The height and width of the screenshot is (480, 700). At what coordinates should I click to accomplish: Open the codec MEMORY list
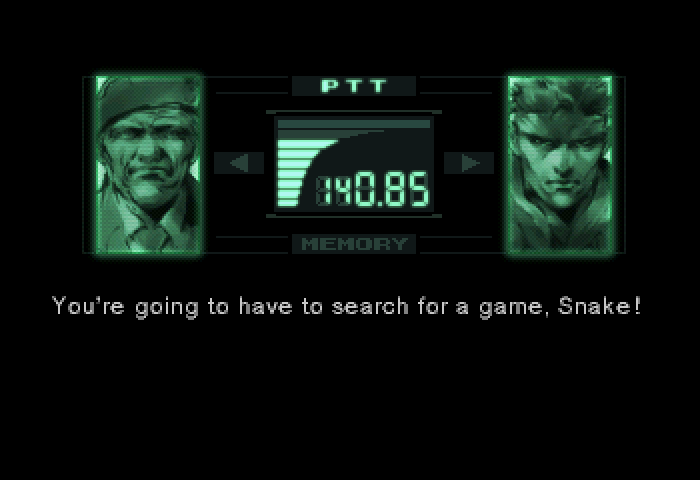353,244
